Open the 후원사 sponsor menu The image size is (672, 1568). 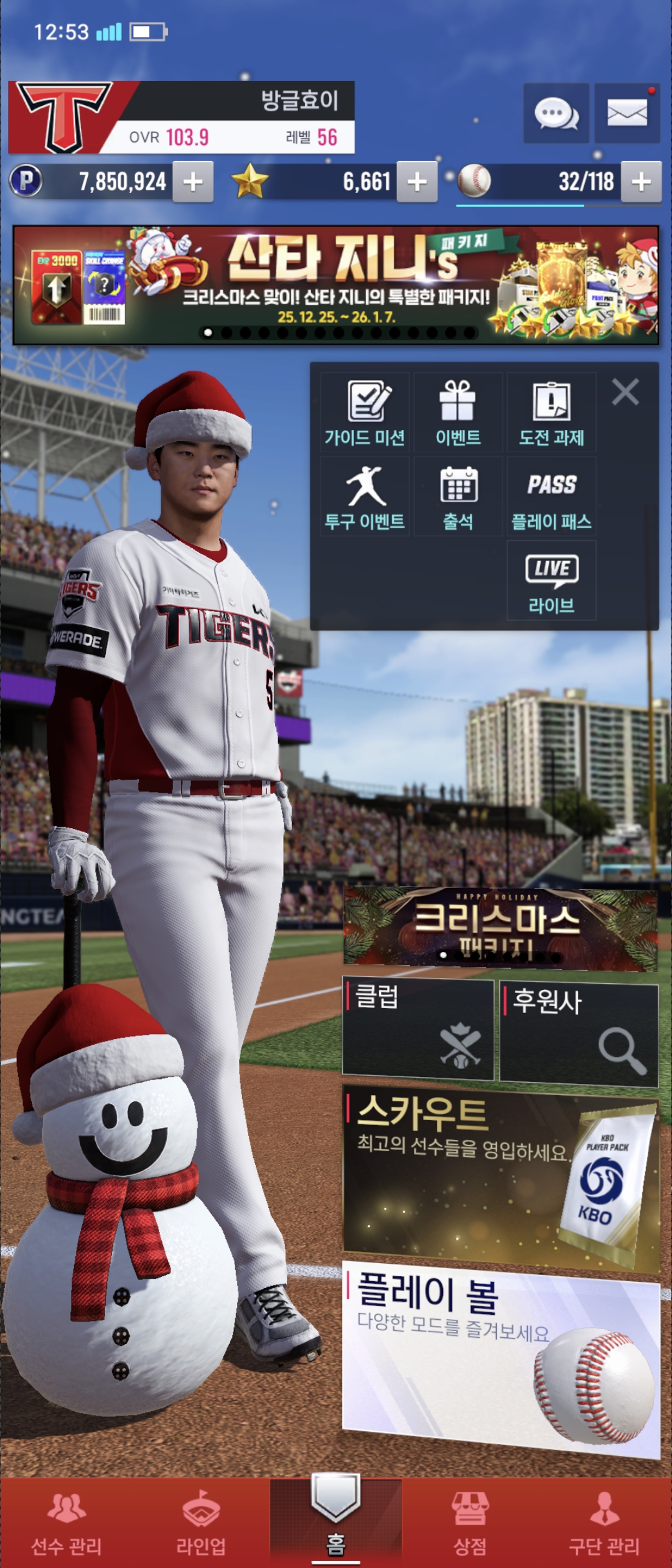click(x=579, y=1034)
